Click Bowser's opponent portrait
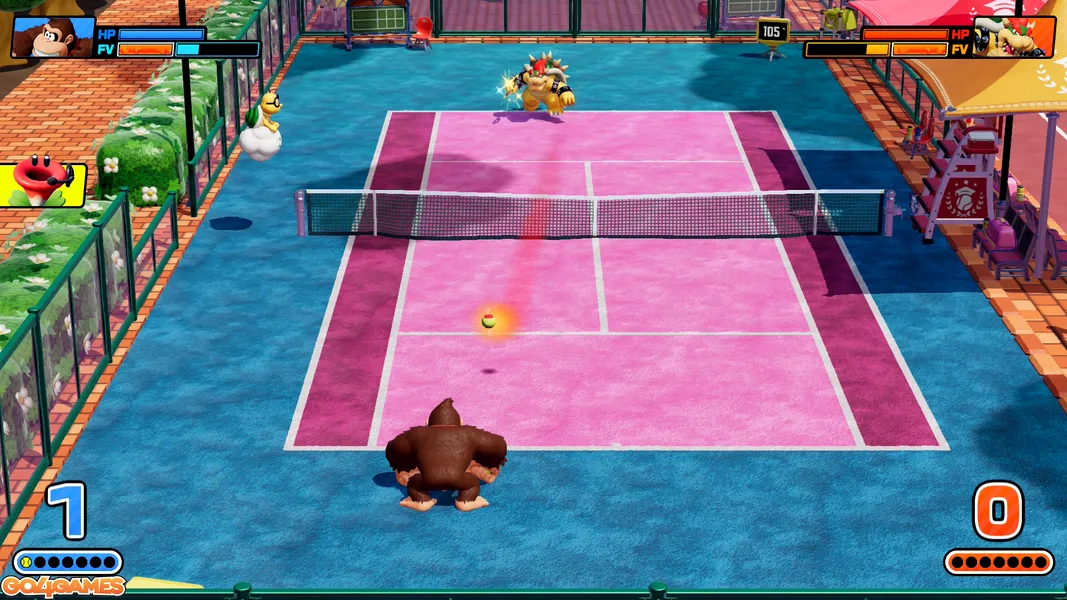 (x=1013, y=37)
